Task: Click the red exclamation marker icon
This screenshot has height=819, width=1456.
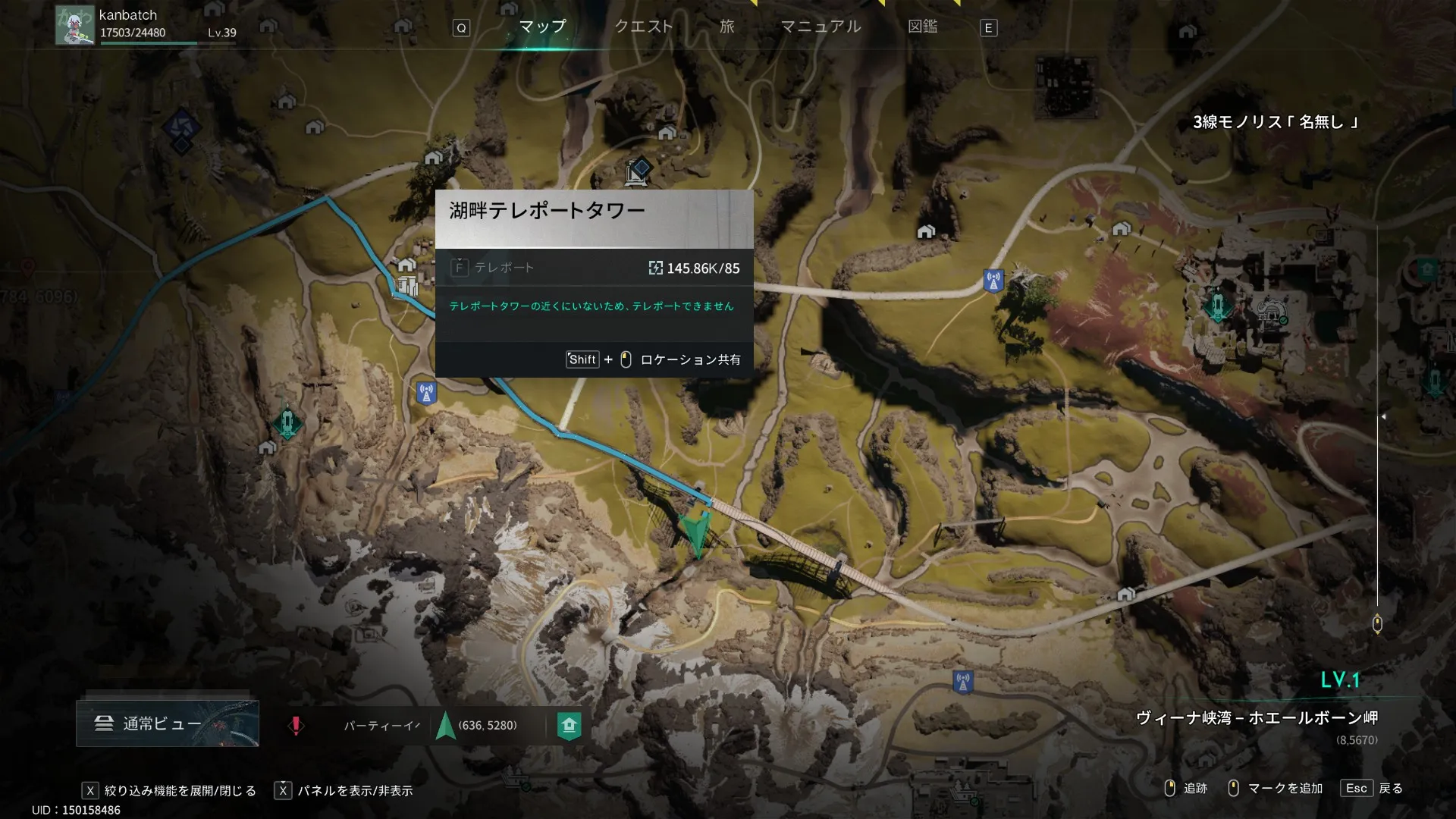Action: 296,726
